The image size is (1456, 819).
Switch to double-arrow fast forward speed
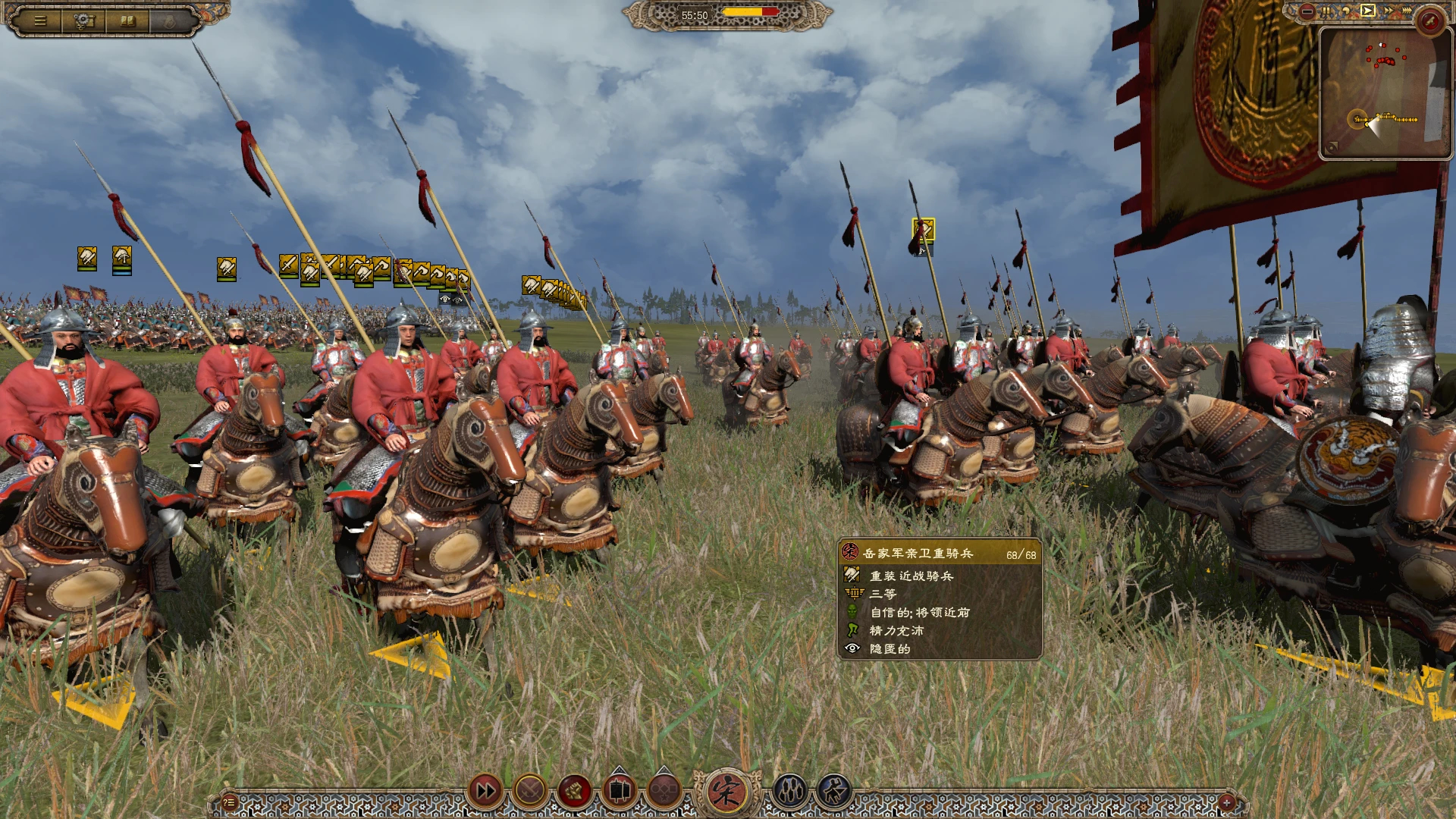click(1387, 11)
